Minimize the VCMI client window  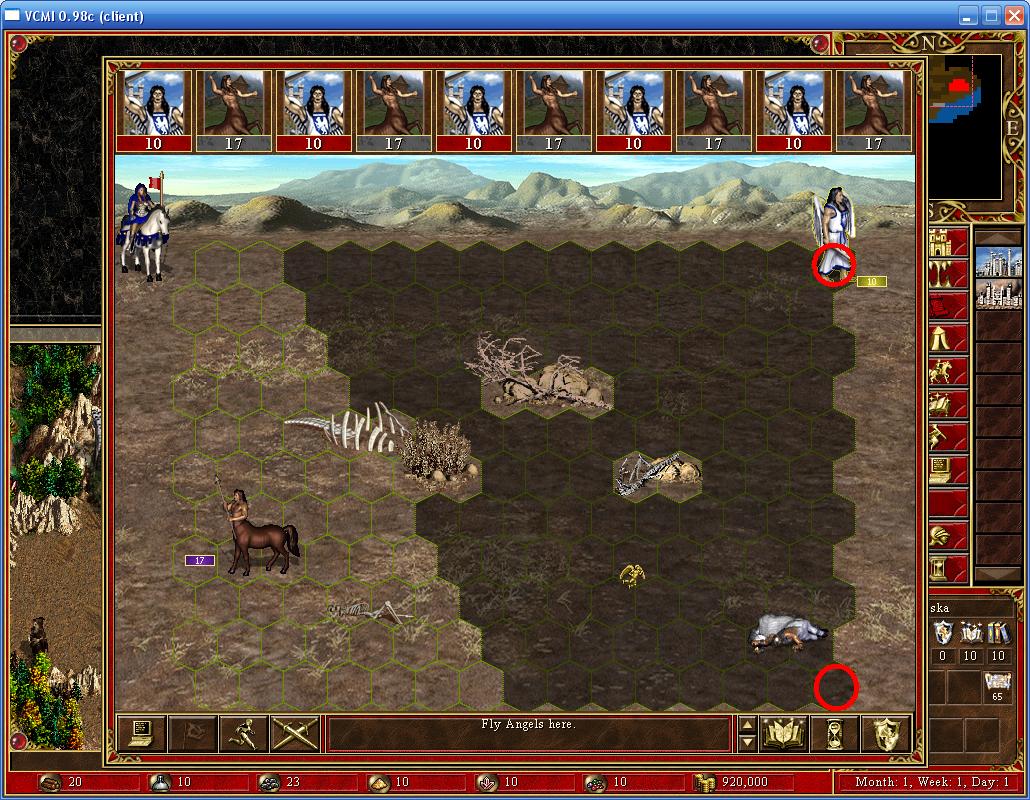click(x=968, y=15)
